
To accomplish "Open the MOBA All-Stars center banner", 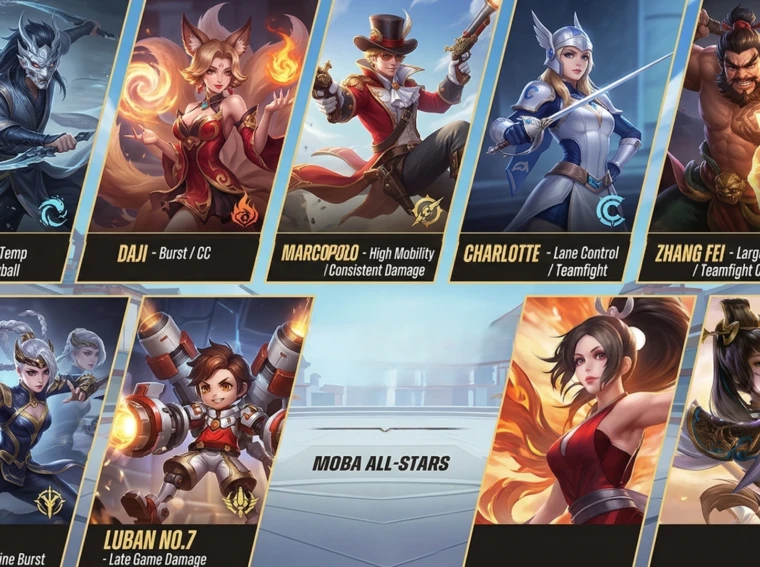I will click(381, 463).
